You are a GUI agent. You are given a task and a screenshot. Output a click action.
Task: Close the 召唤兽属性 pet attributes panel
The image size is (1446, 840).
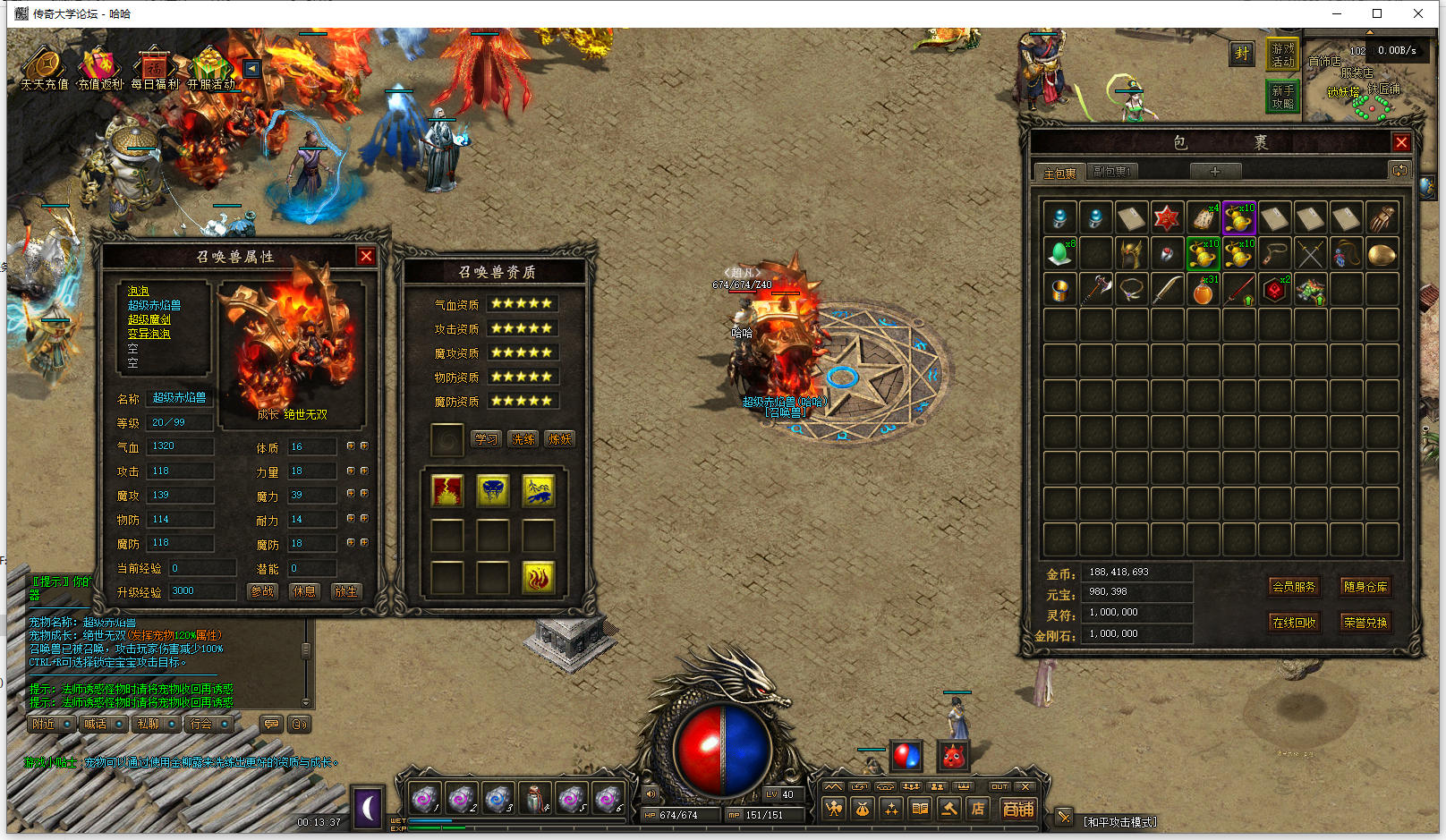366,257
